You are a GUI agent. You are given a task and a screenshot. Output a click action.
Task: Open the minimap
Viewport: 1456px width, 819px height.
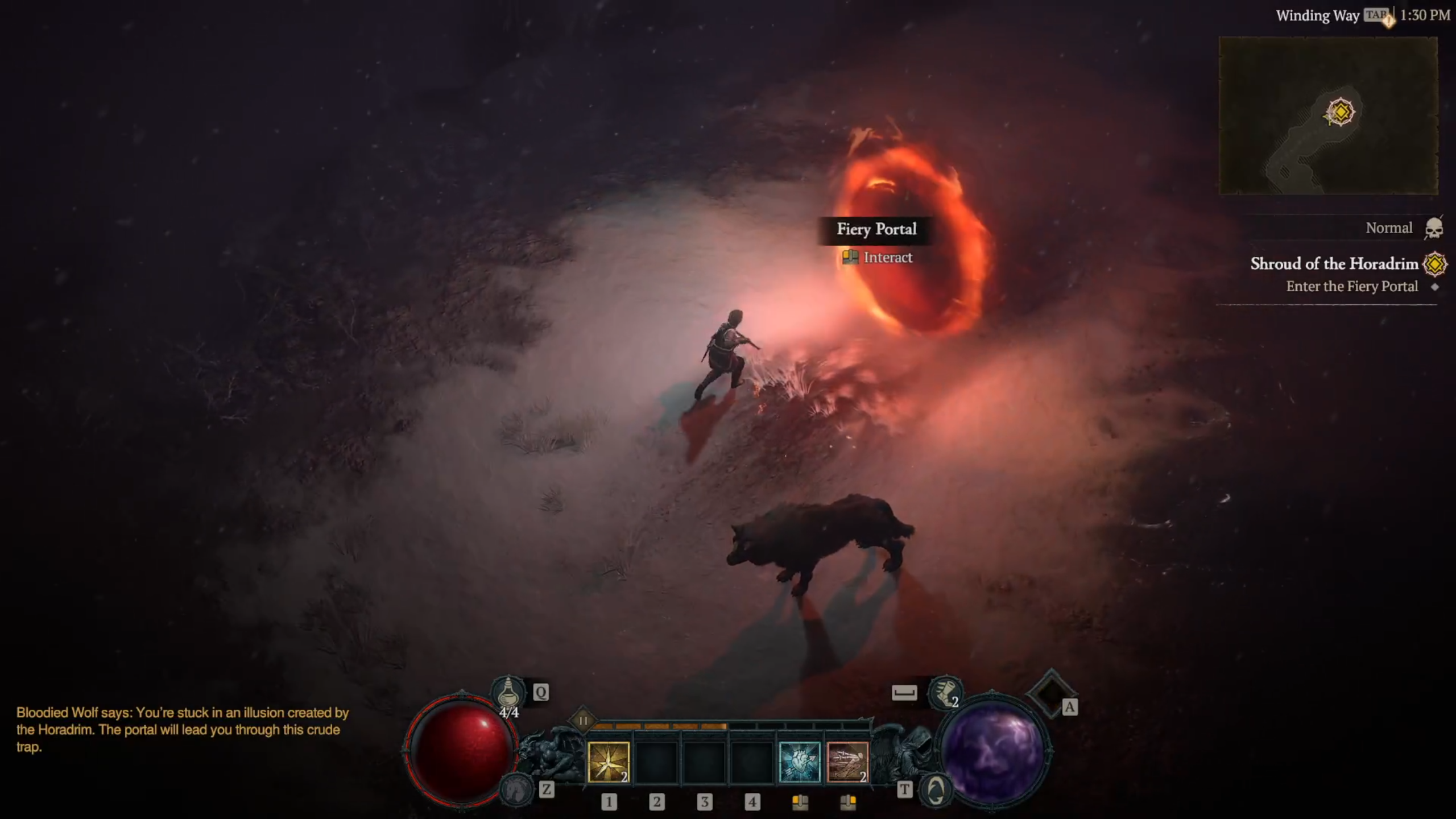1328,115
